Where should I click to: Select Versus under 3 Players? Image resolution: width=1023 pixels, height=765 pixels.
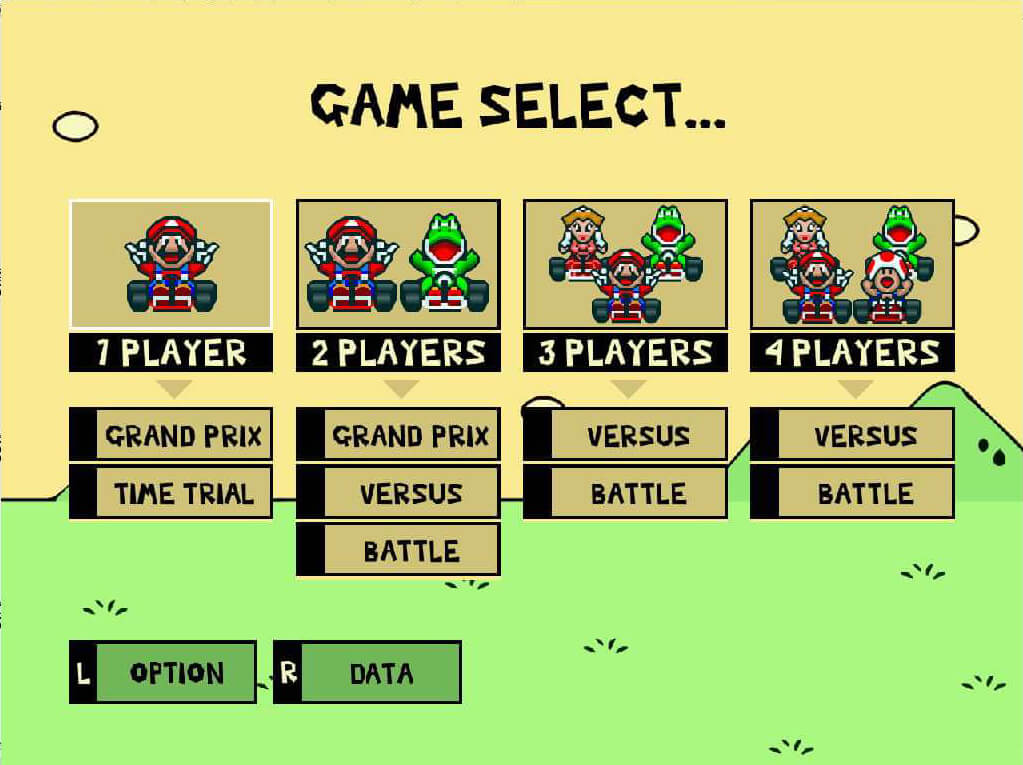[625, 435]
